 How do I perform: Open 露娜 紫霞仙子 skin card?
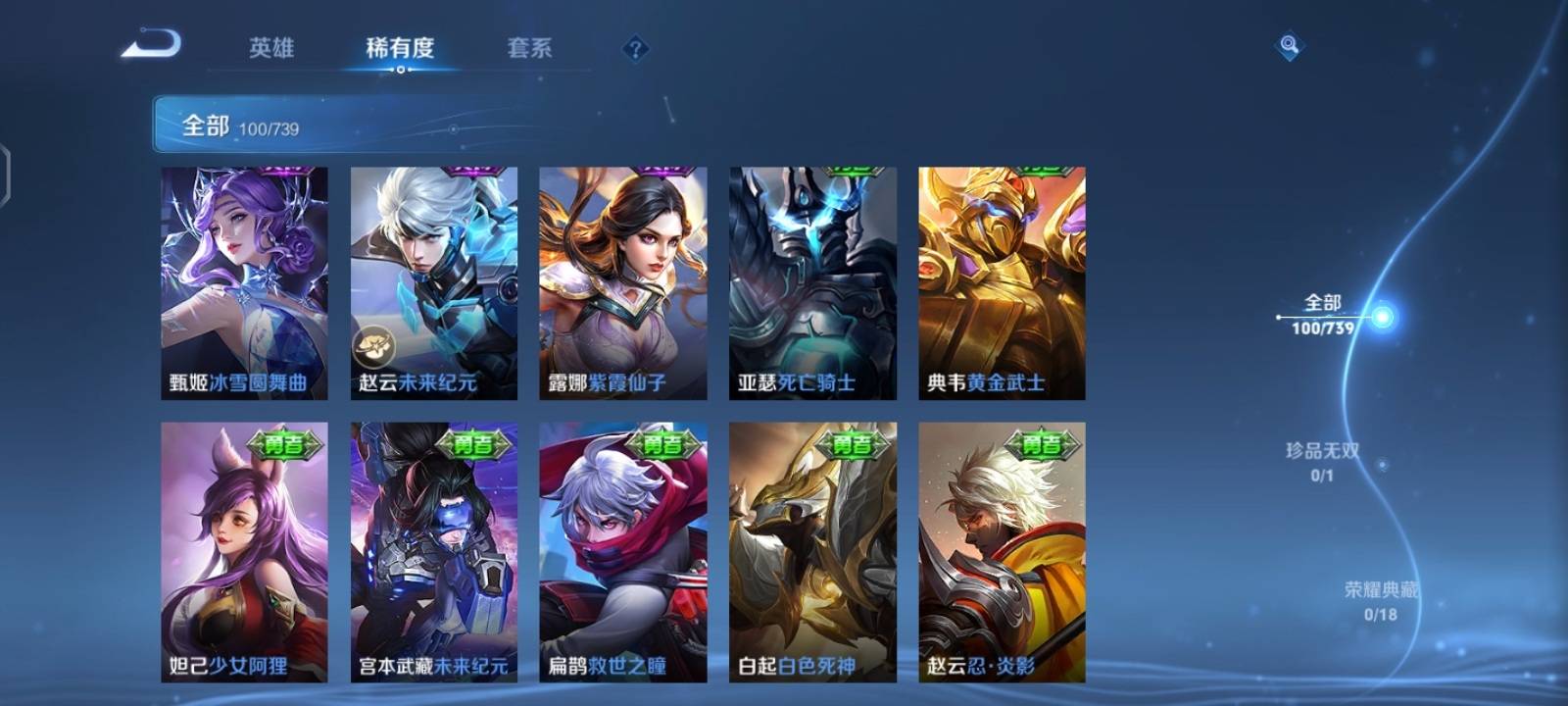click(623, 282)
